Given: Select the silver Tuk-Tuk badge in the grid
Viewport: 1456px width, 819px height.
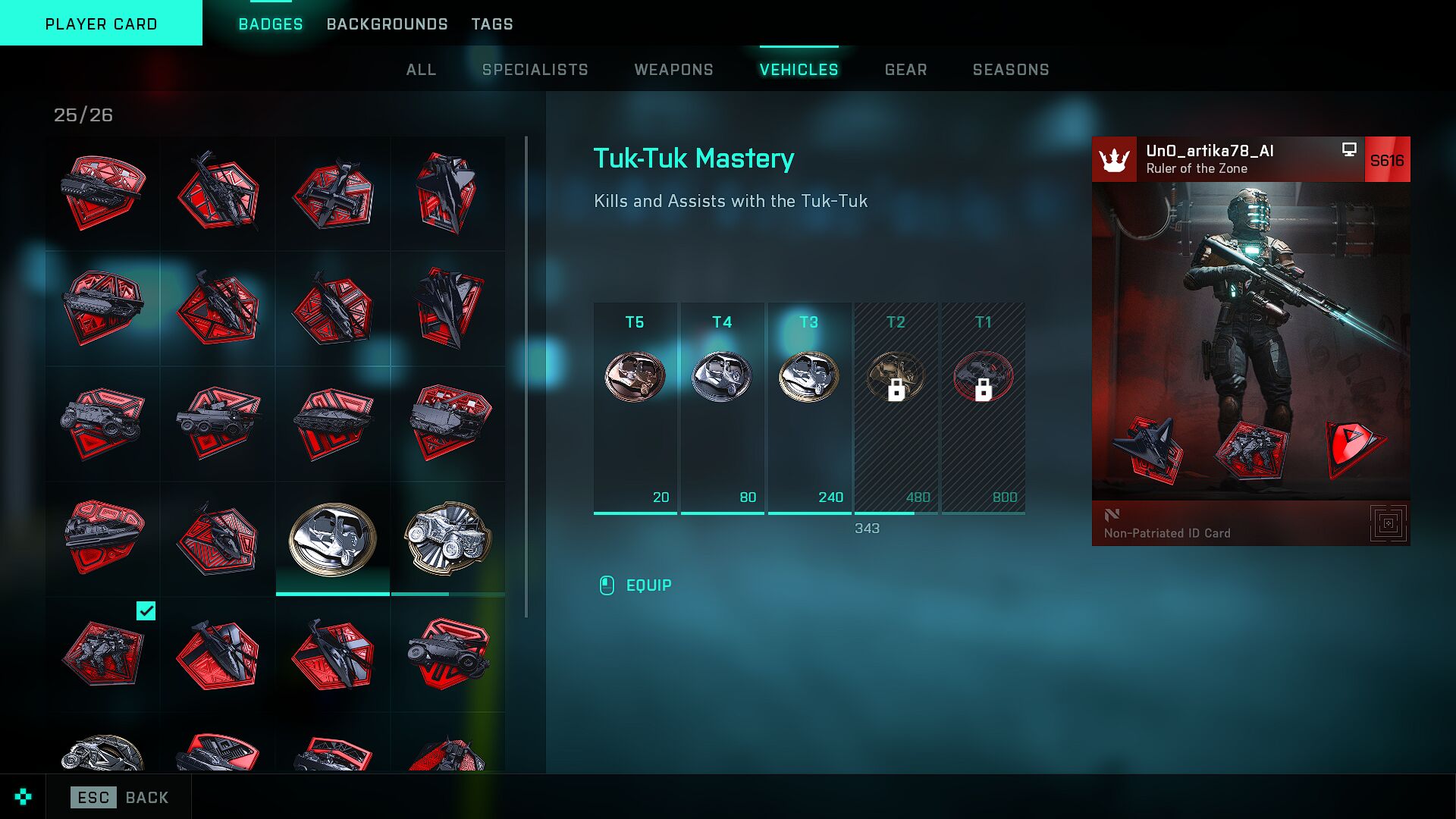Looking at the screenshot, I should pyautogui.click(x=333, y=538).
